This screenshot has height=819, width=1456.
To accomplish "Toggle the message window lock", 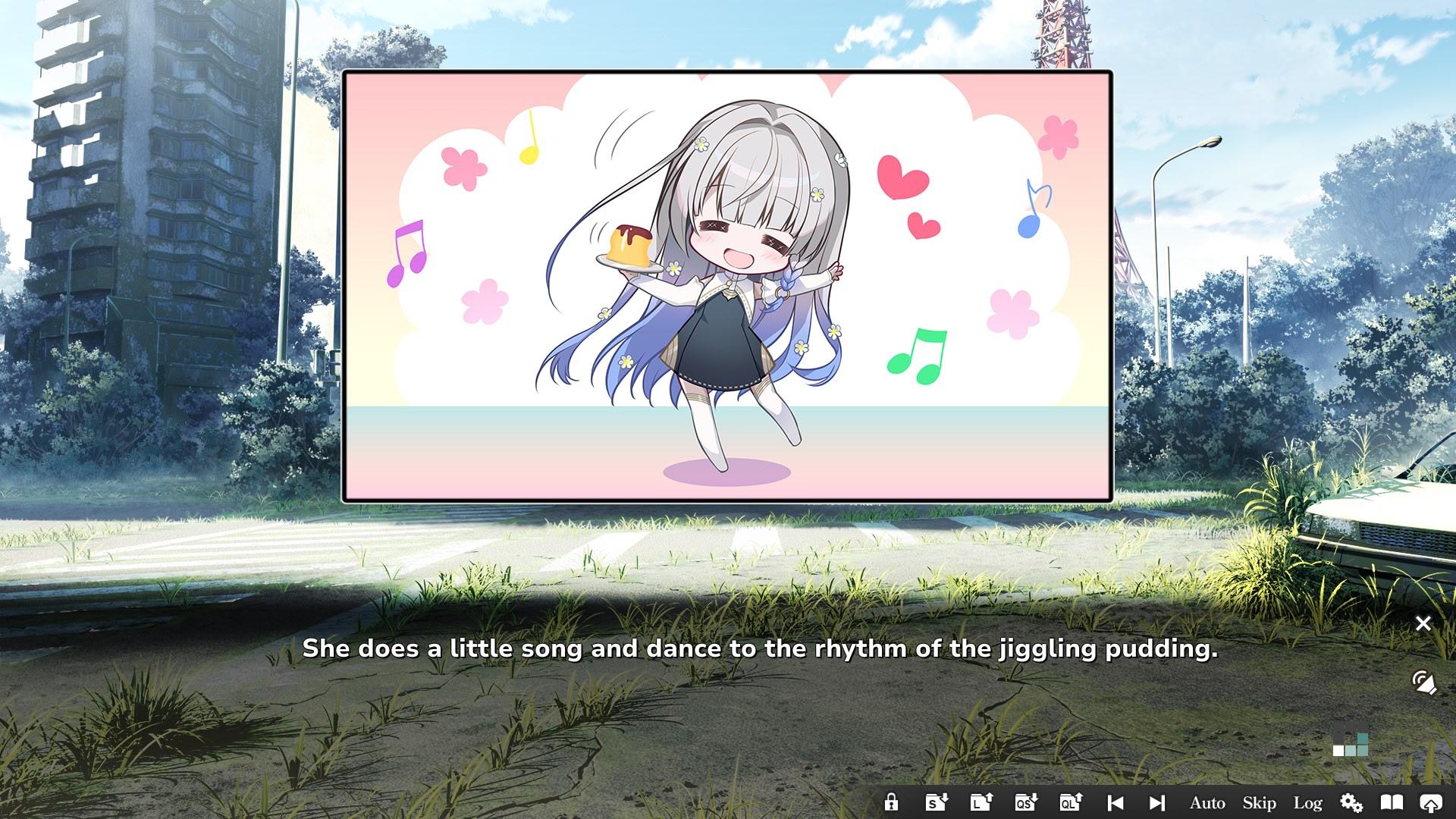I will (892, 802).
